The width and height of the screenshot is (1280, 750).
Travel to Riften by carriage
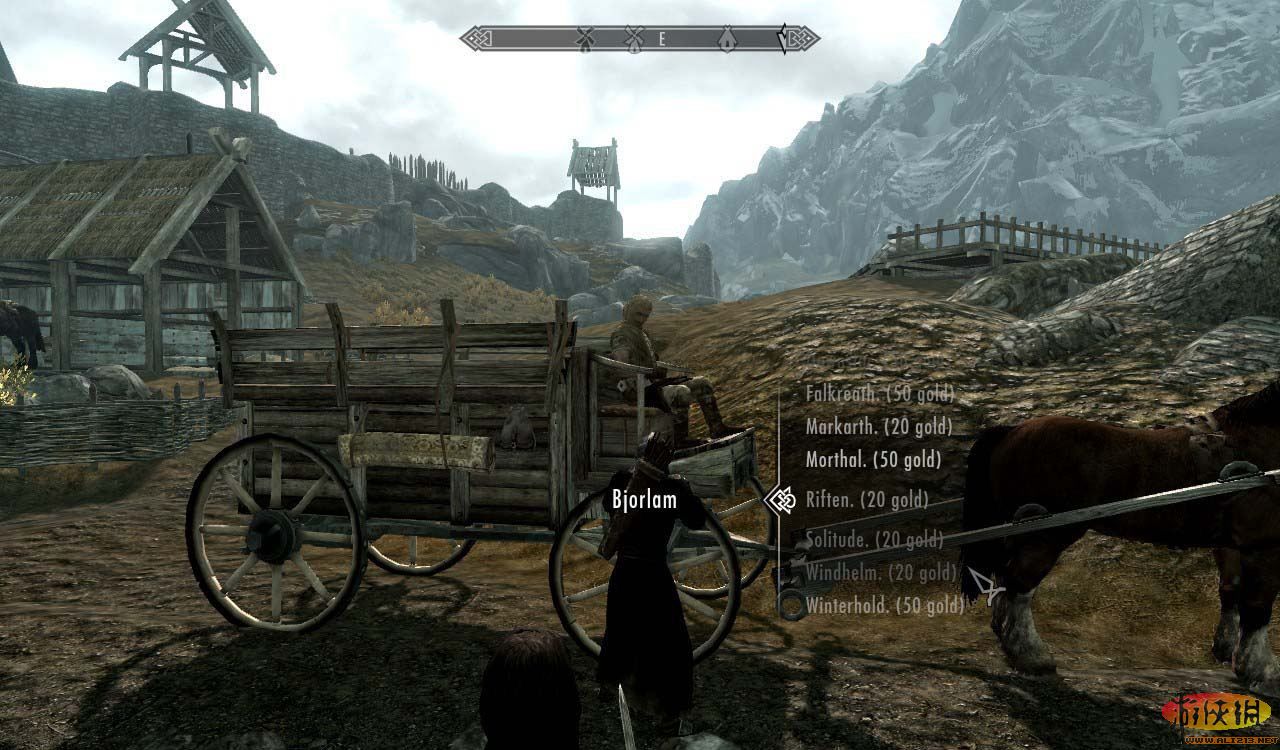tap(867, 499)
